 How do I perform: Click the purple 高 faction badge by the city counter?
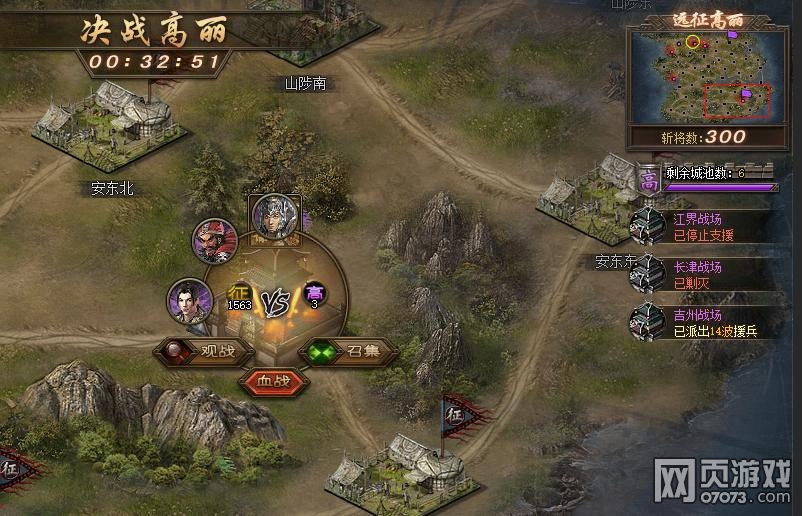648,181
